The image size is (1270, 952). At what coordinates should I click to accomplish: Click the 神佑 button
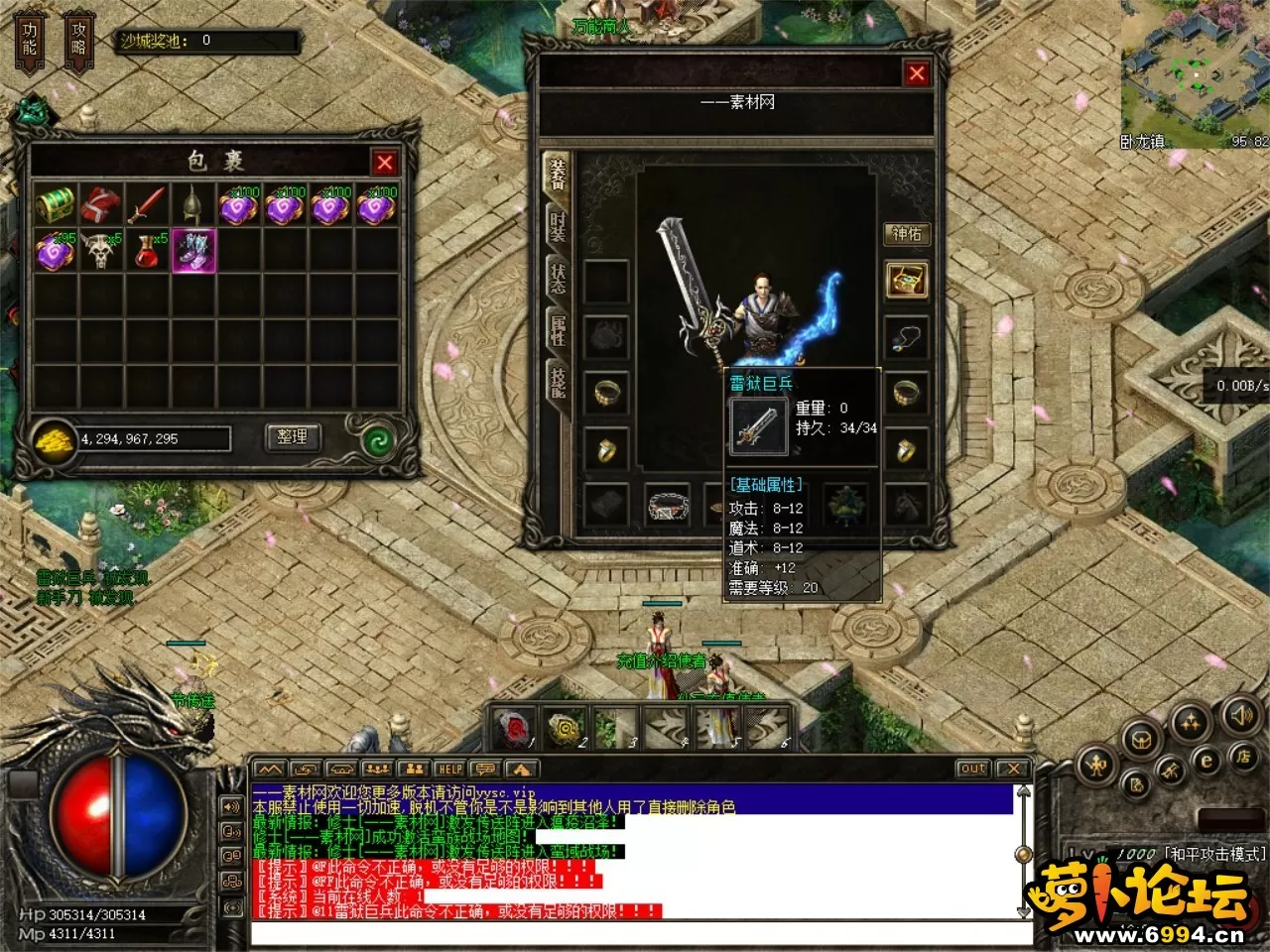[x=907, y=234]
